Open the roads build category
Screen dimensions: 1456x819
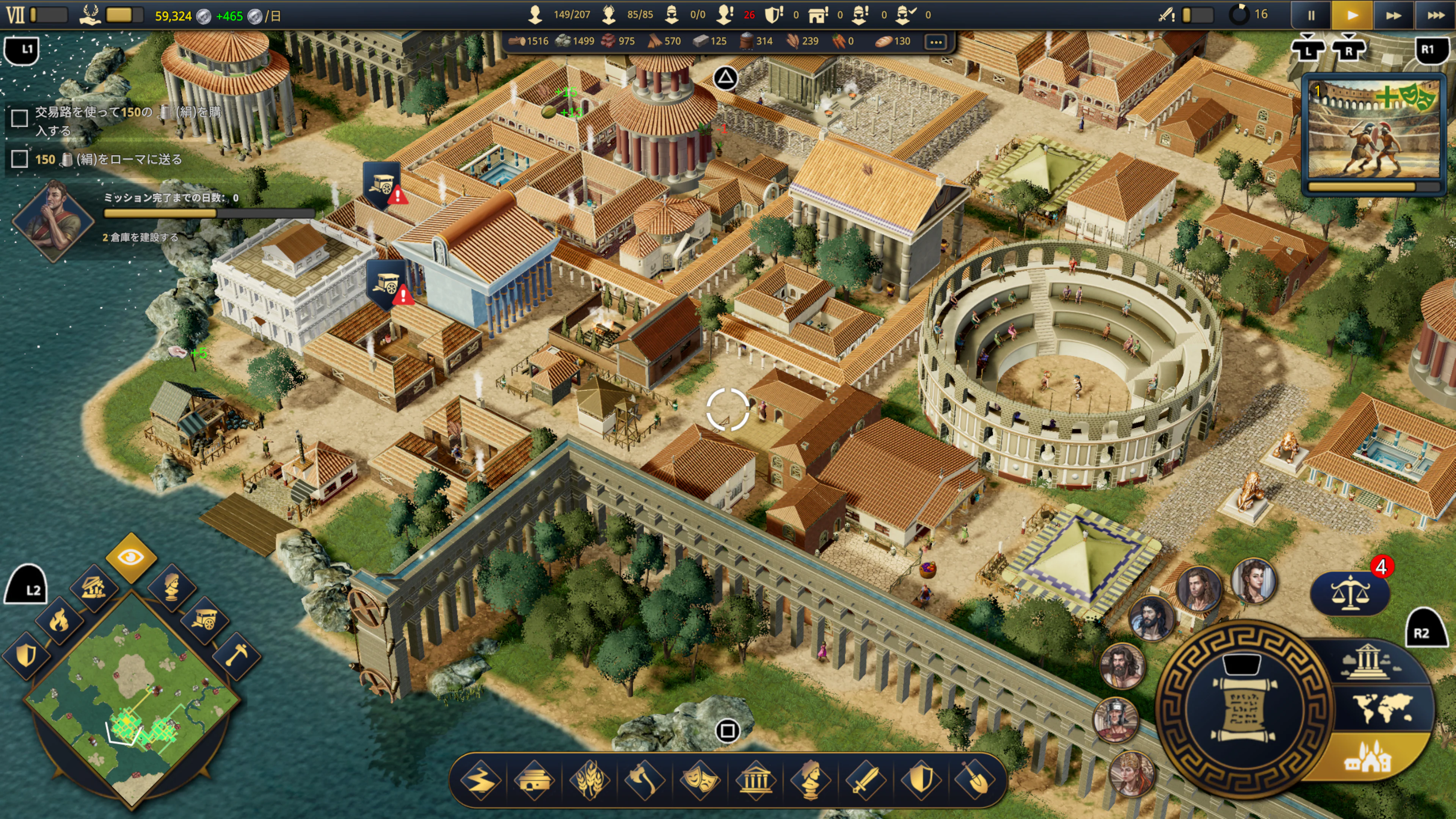(480, 781)
